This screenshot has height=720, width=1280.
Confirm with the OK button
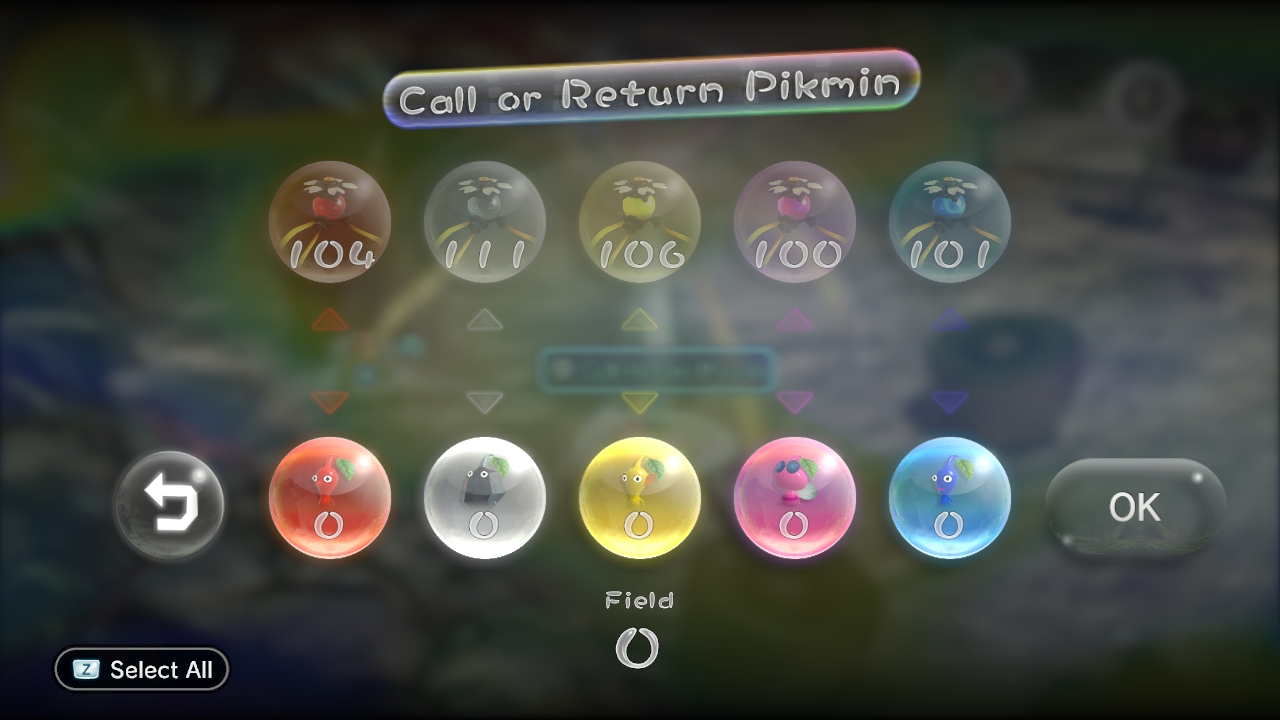(x=1135, y=507)
